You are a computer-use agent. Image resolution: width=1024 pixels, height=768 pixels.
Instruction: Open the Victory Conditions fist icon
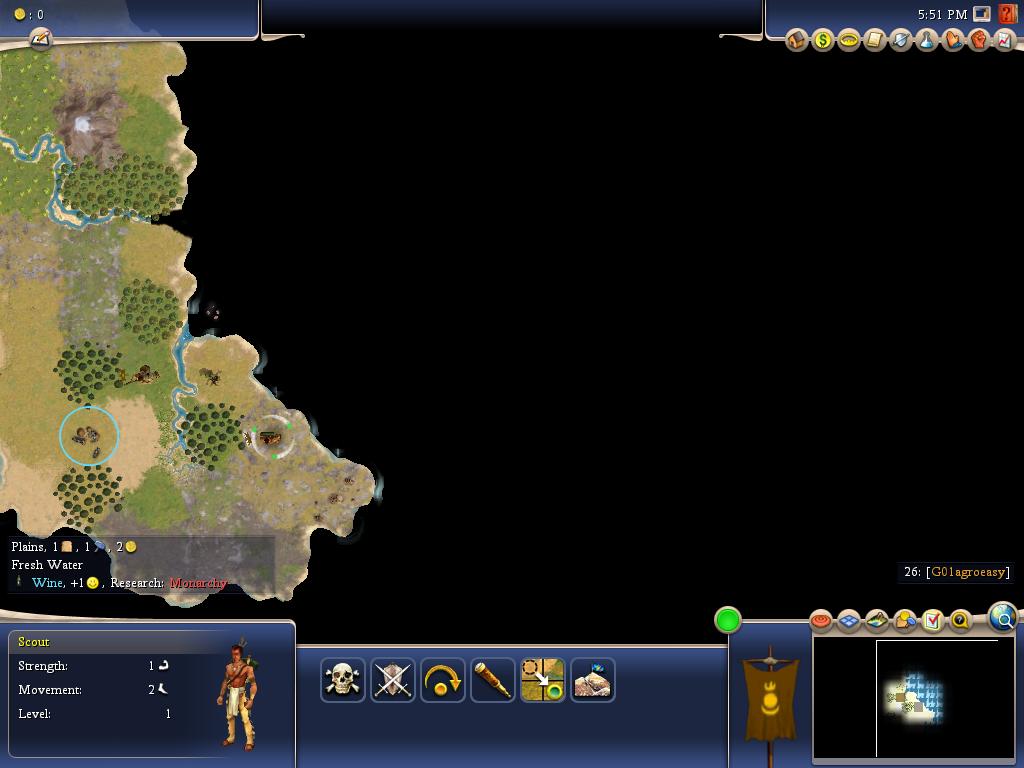979,40
